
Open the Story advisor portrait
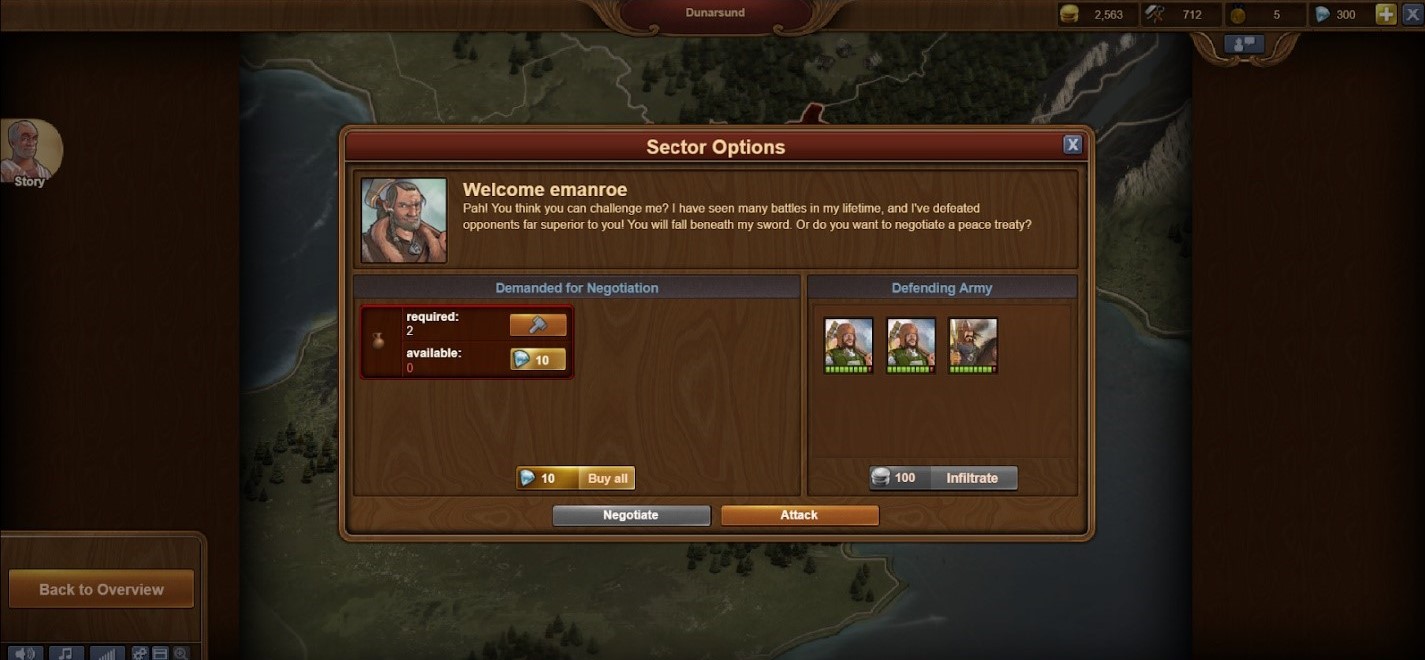pyautogui.click(x=30, y=152)
